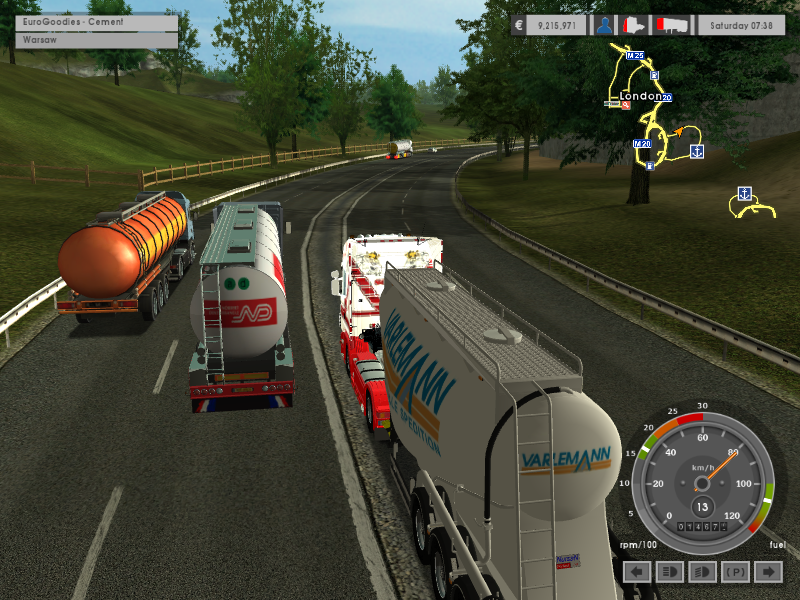Screen dimensions: 800x600
Task: Click the London label on the route map
Action: pyautogui.click(x=640, y=96)
